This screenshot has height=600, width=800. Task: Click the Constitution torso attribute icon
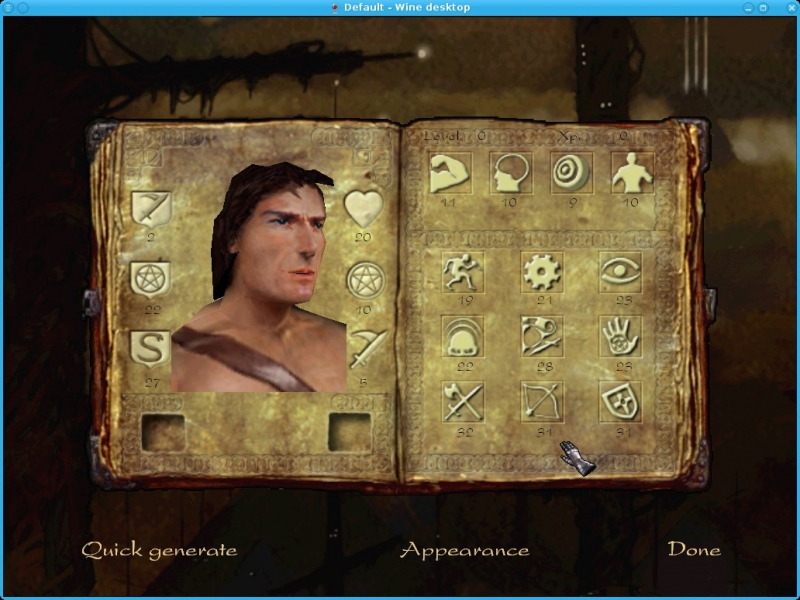pos(633,173)
